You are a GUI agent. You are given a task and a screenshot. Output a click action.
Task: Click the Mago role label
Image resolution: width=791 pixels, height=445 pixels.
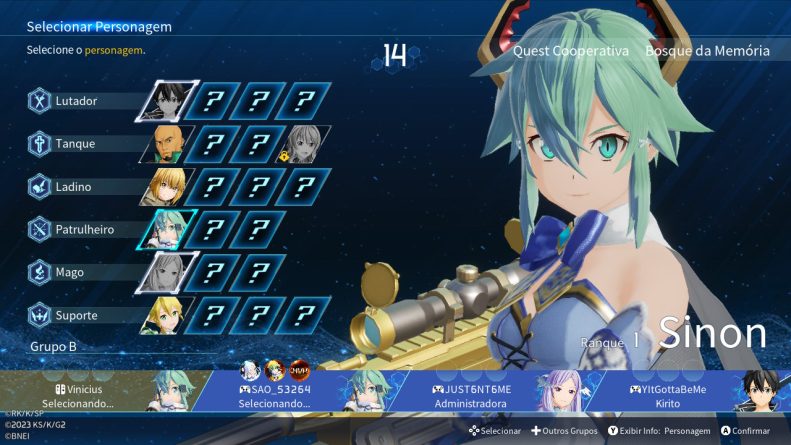click(x=72, y=272)
